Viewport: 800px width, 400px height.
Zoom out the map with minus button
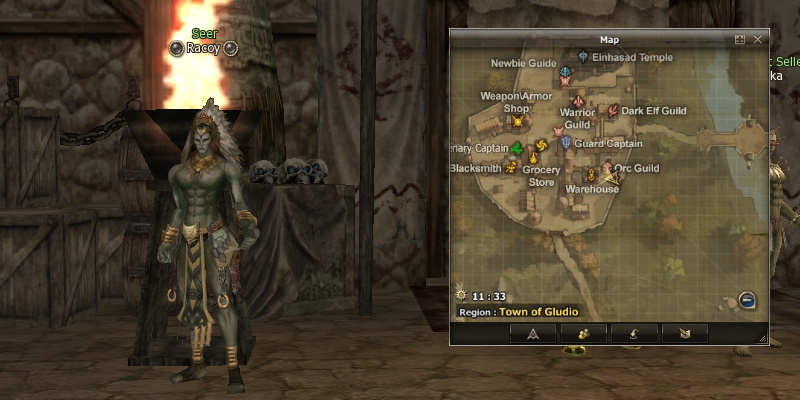[x=746, y=300]
